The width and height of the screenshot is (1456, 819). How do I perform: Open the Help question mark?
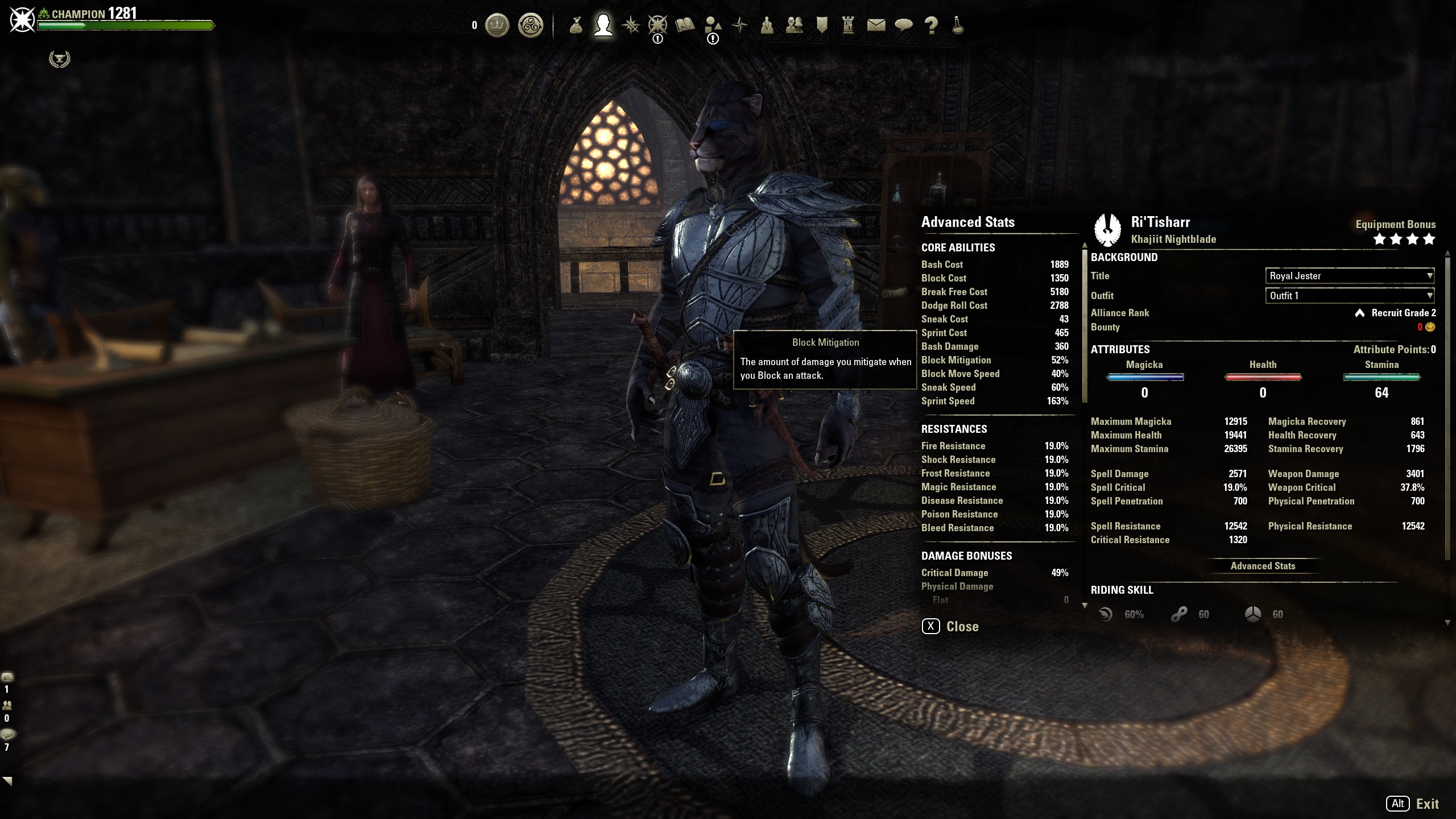(x=931, y=26)
